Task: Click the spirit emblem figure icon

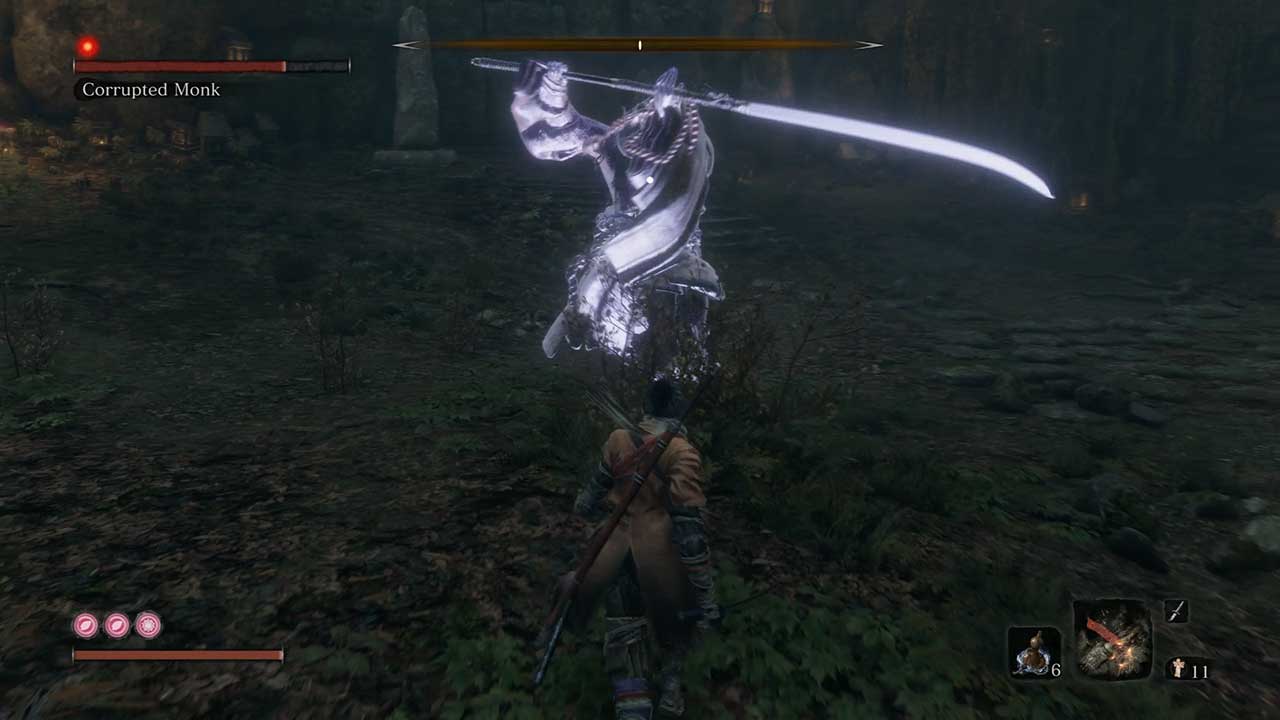Action: point(1176,669)
